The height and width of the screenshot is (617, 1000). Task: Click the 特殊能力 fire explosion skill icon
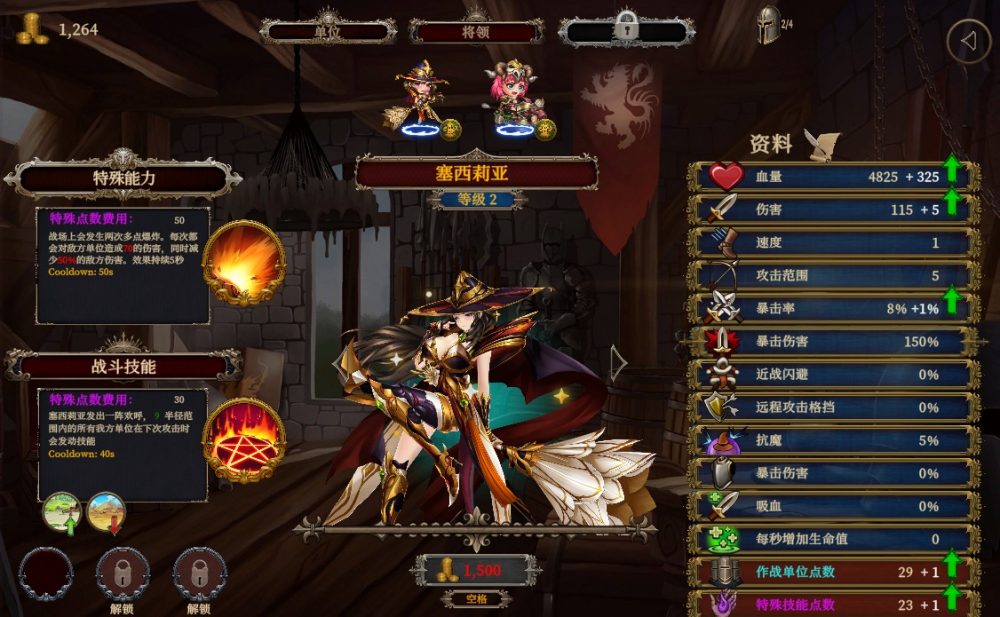[243, 262]
